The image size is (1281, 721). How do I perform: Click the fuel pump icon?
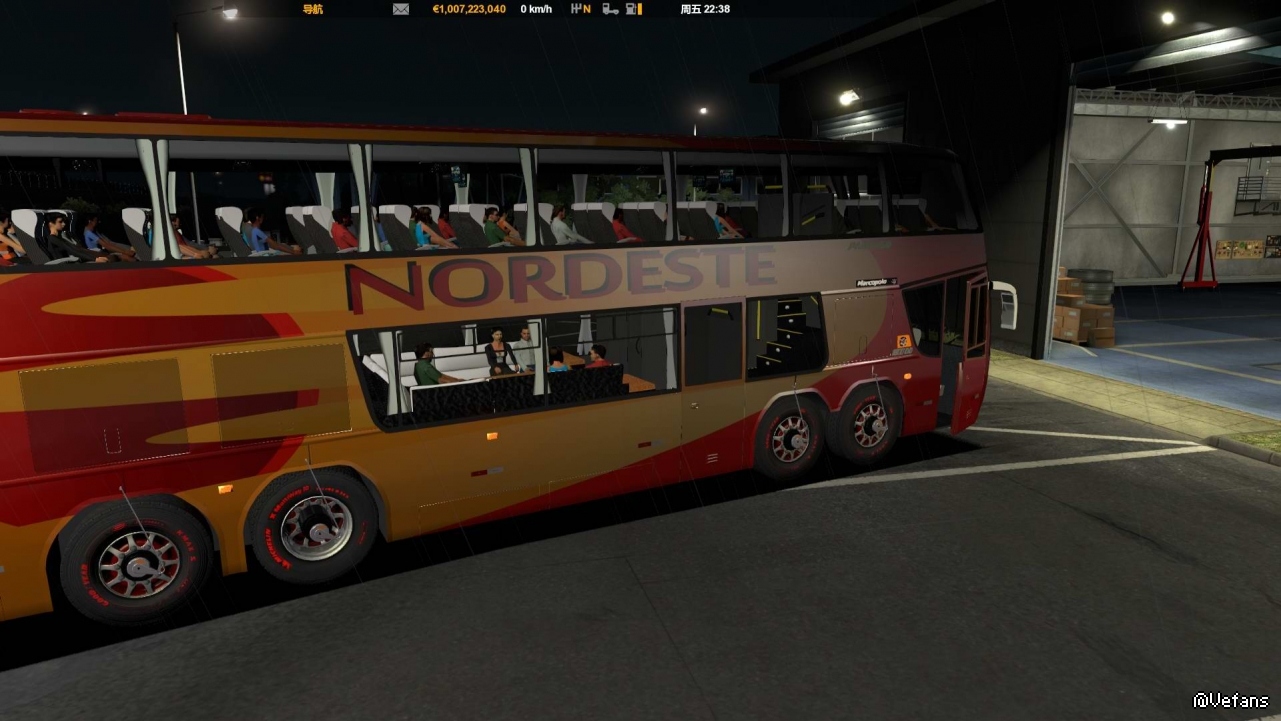tap(632, 9)
